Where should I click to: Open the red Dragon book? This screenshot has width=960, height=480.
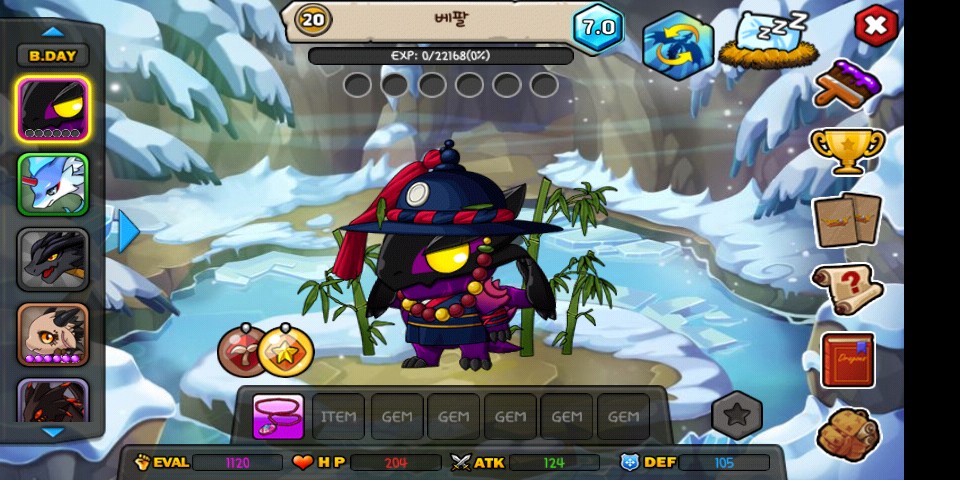tap(847, 360)
